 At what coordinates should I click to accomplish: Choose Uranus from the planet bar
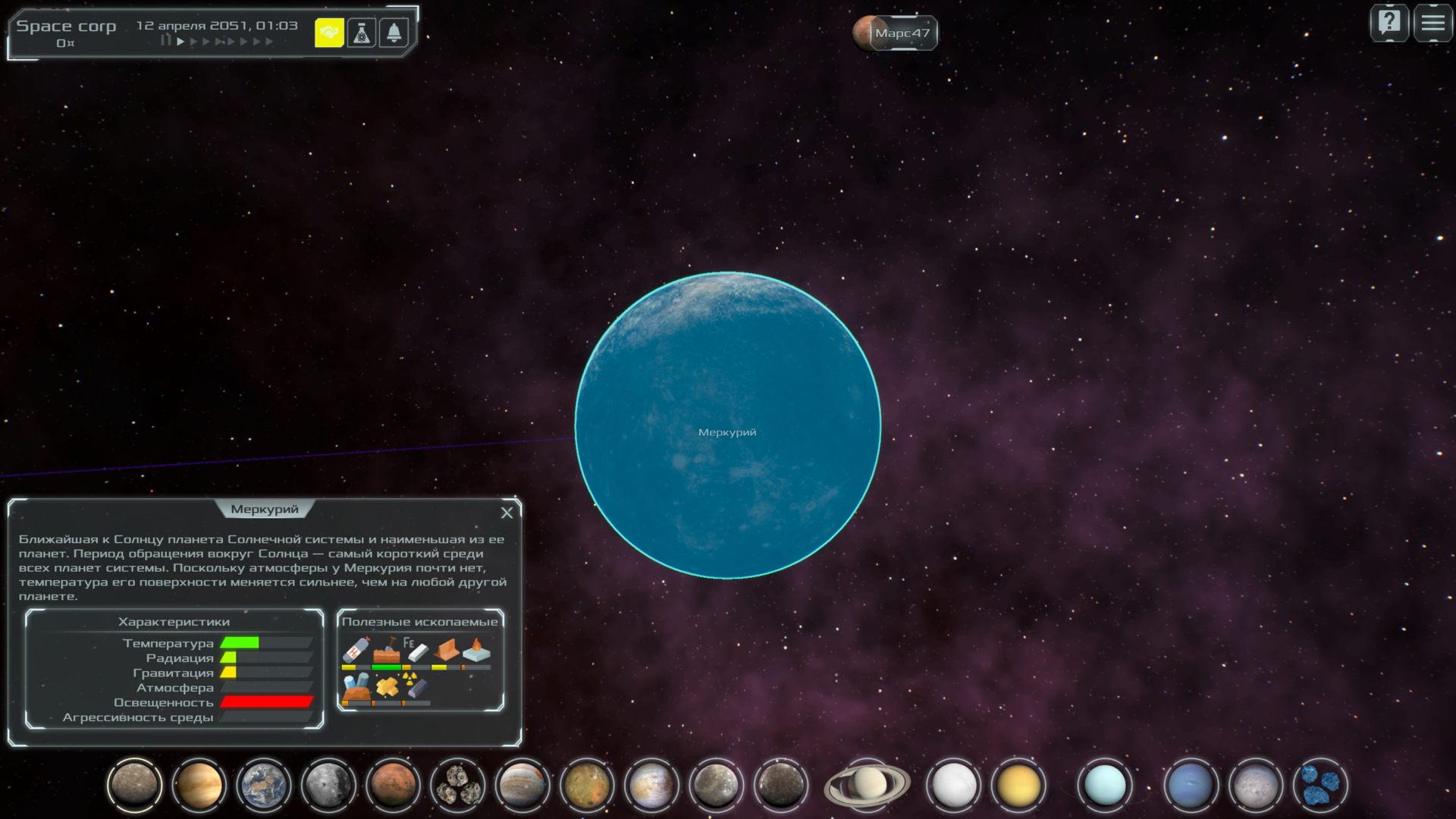1105,784
